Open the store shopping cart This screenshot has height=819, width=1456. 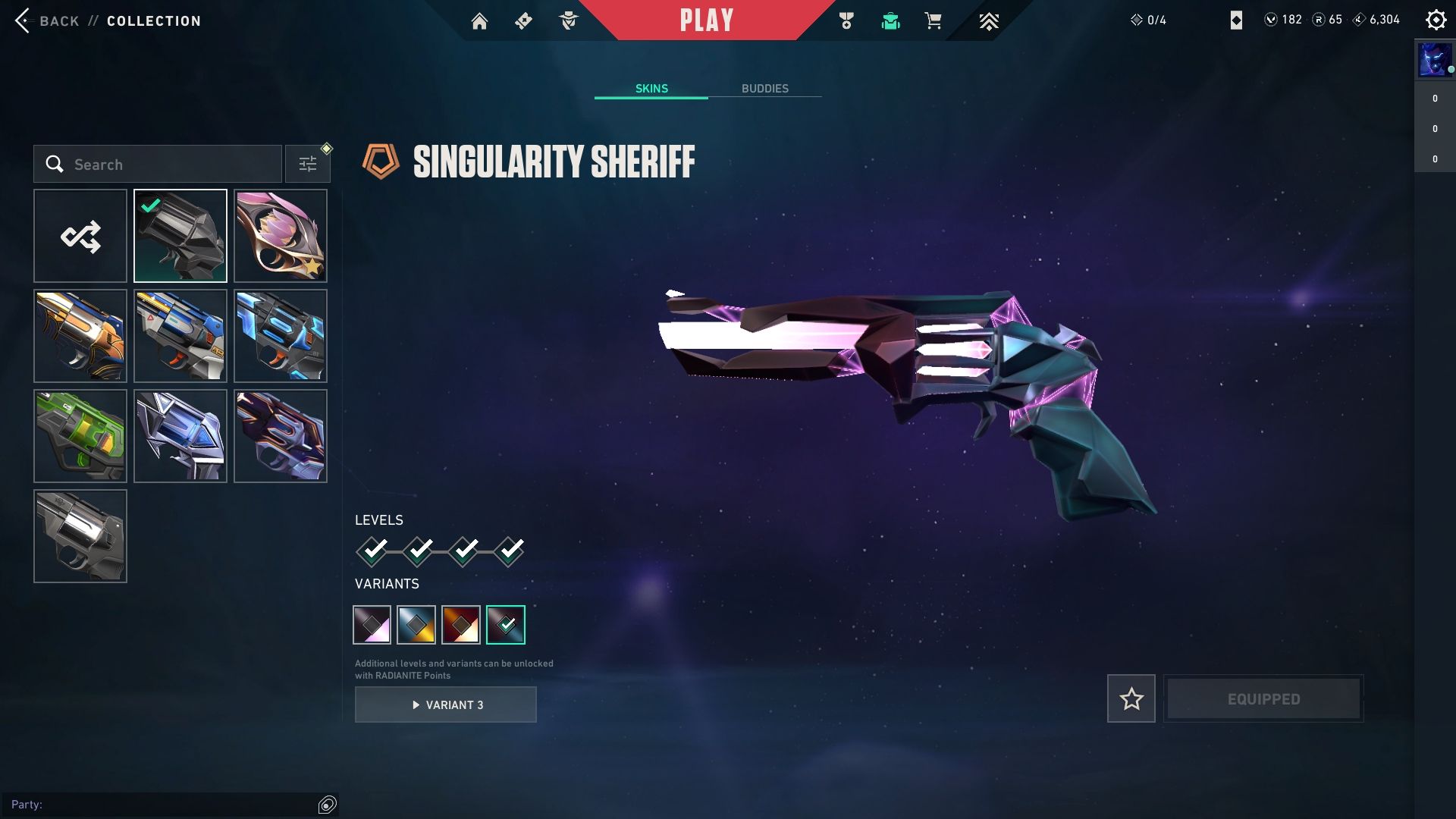coord(933,21)
